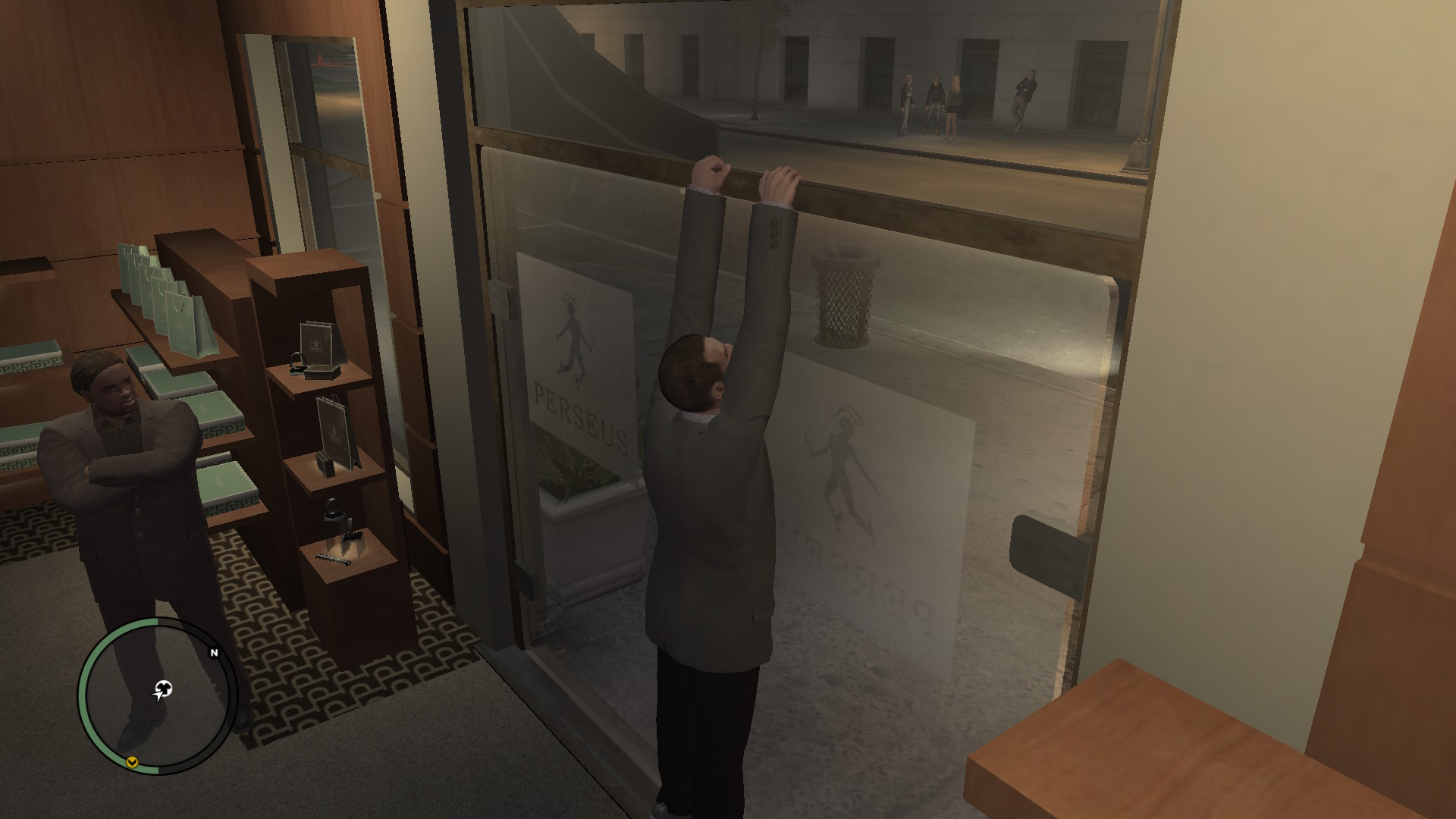Screen dimensions: 1456x819
Task: Click the black handbag on the bottom display shelf
Action: pyautogui.click(x=332, y=516)
